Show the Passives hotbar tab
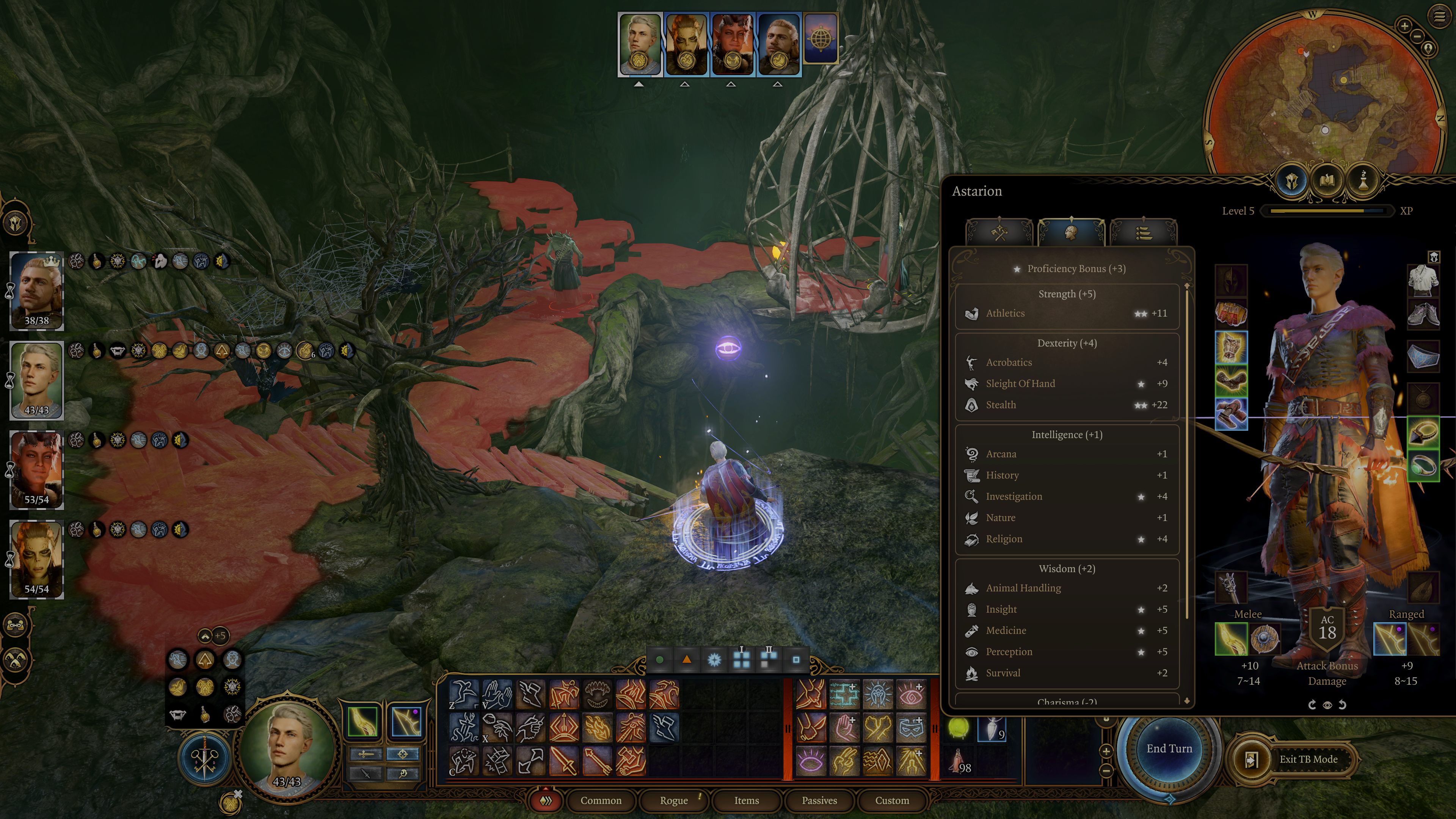 pos(819,800)
